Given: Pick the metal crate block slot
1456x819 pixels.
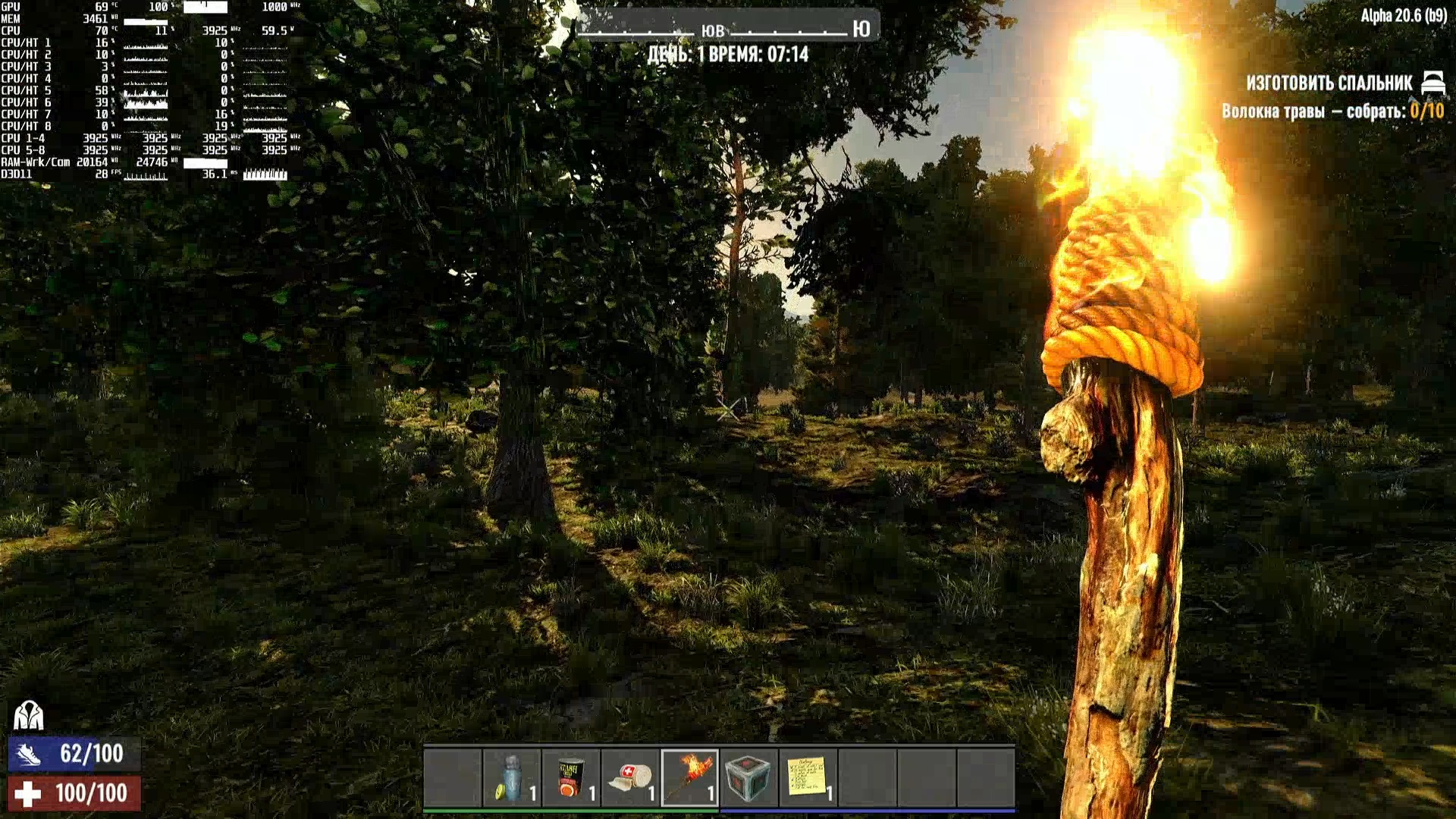Looking at the screenshot, I should [748, 778].
